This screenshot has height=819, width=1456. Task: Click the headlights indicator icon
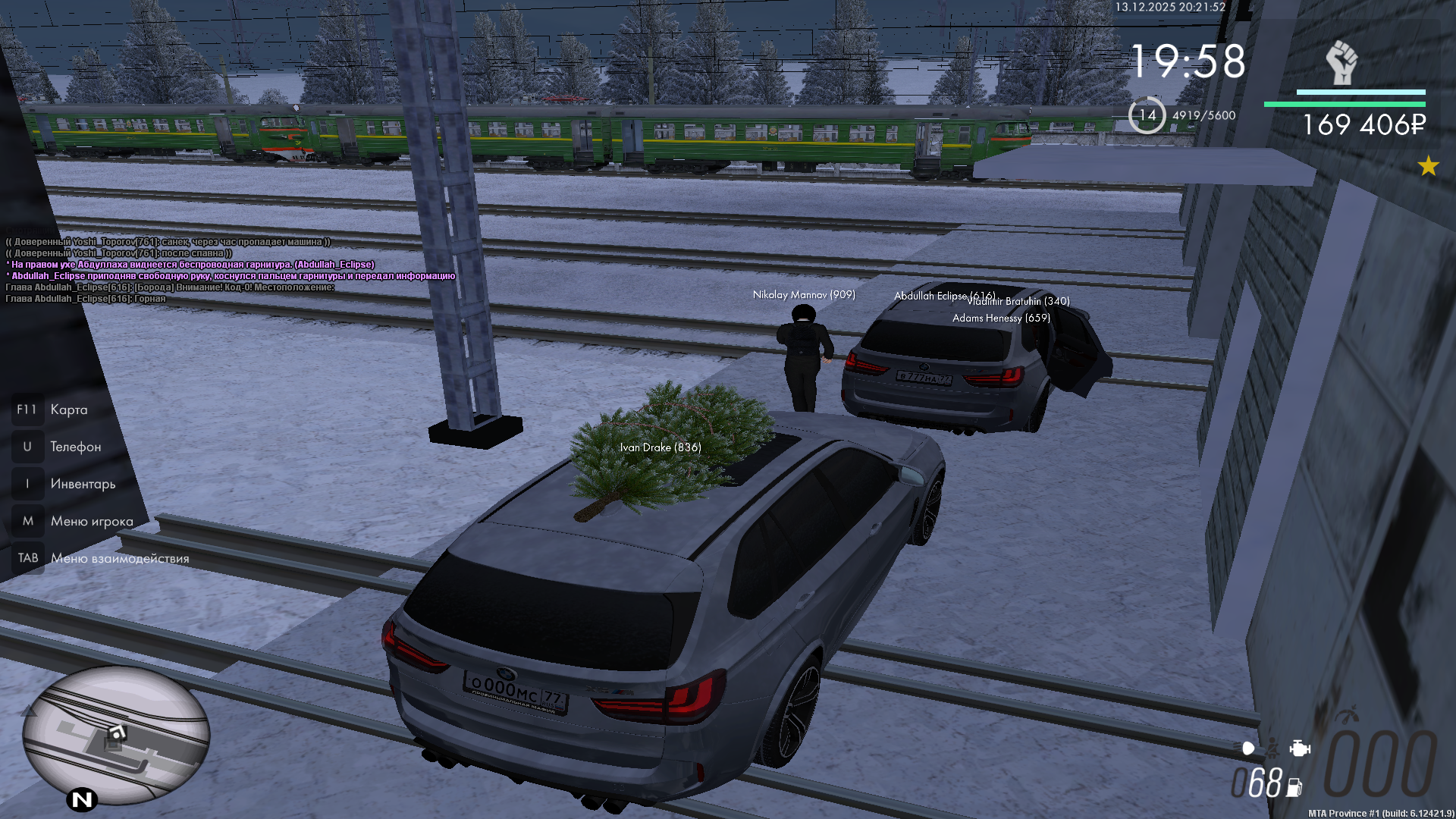coord(1248,748)
